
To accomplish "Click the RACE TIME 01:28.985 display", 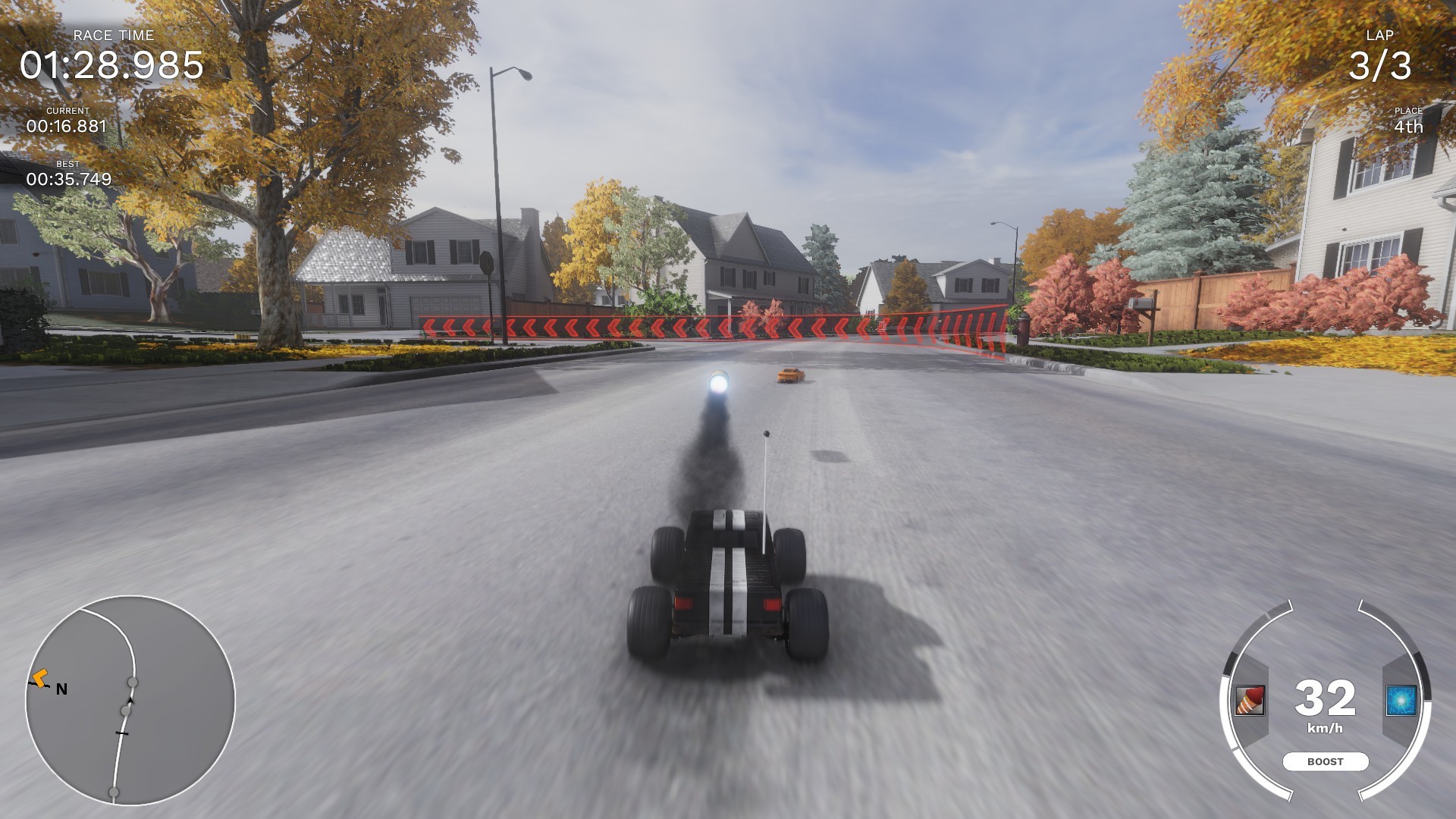I will (111, 65).
